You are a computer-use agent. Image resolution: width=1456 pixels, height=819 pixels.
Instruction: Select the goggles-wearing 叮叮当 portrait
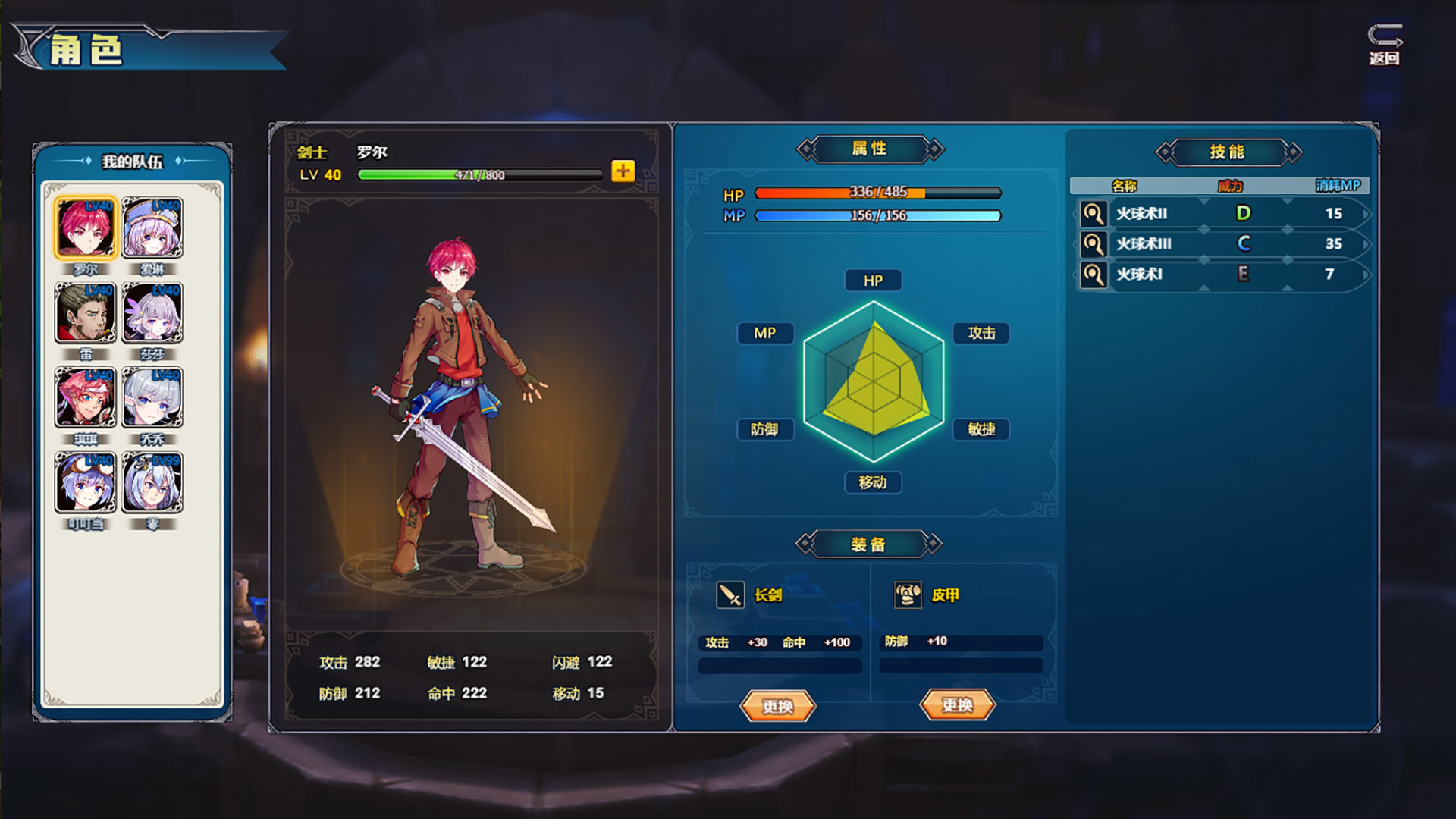click(x=85, y=483)
